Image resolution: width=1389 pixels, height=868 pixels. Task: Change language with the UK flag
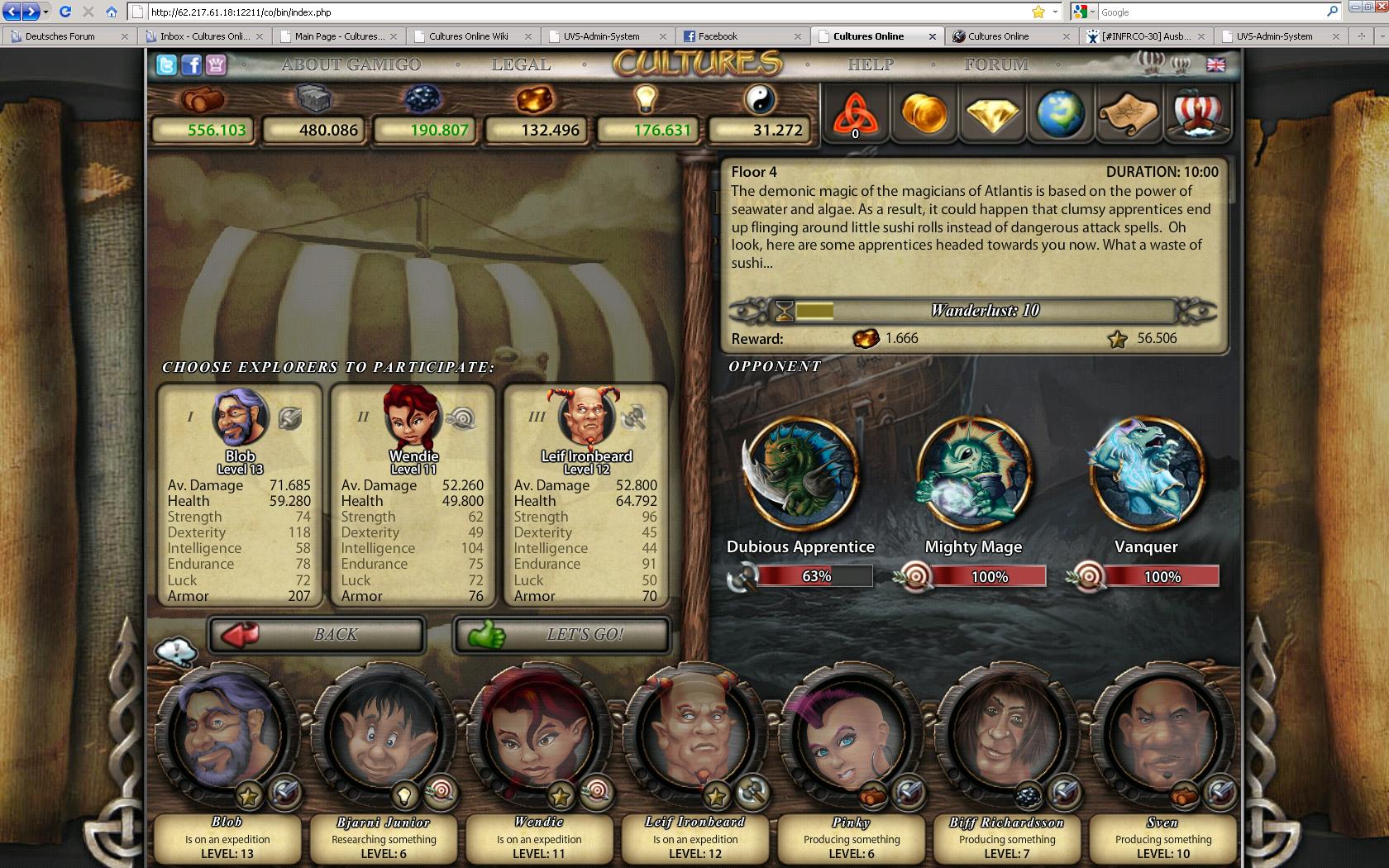point(1215,64)
